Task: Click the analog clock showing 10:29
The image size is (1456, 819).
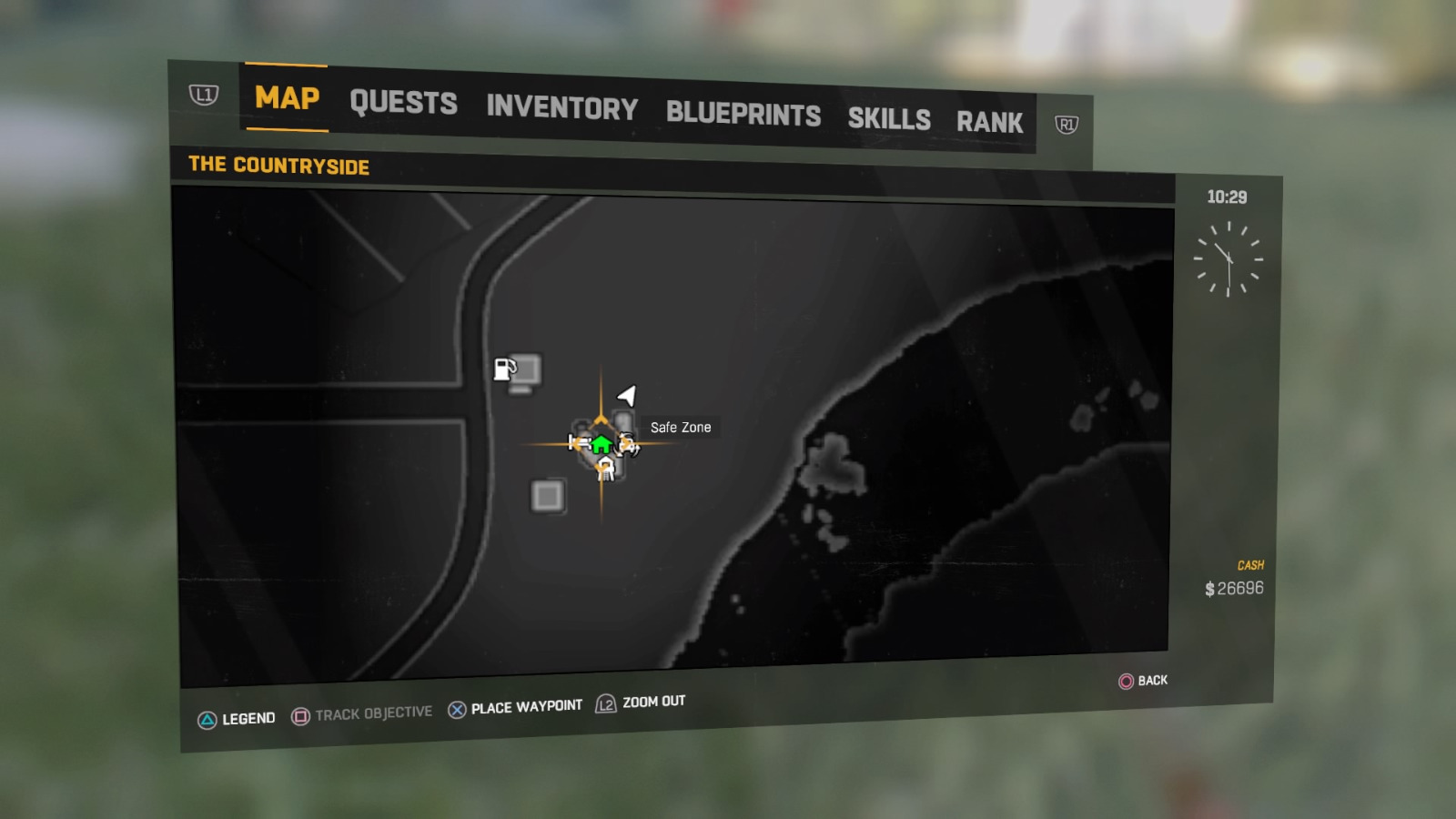Action: click(1230, 260)
